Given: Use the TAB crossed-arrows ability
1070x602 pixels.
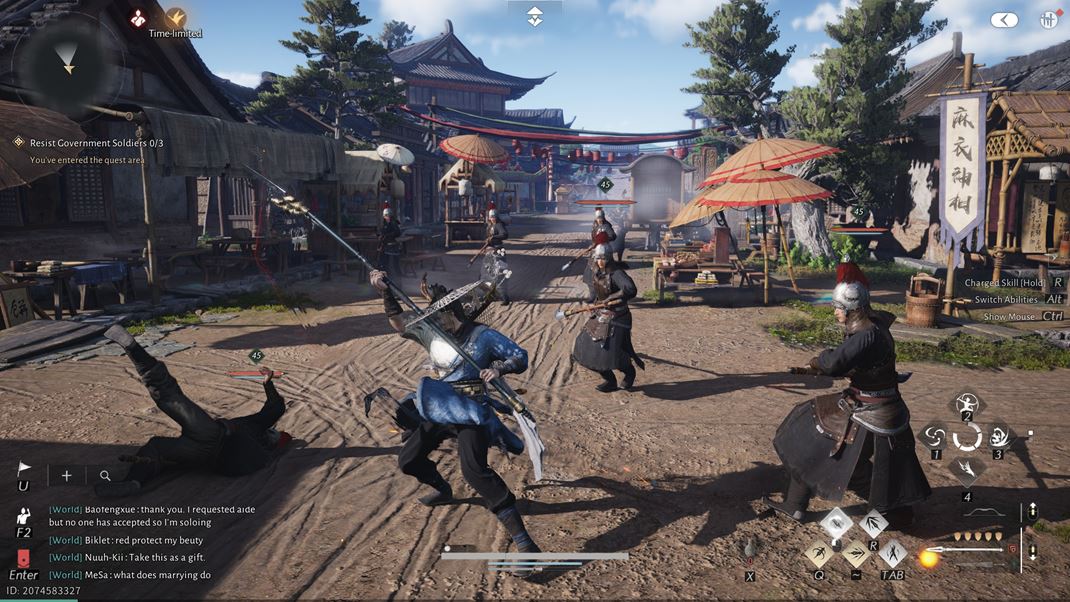Looking at the screenshot, I should click(x=892, y=553).
